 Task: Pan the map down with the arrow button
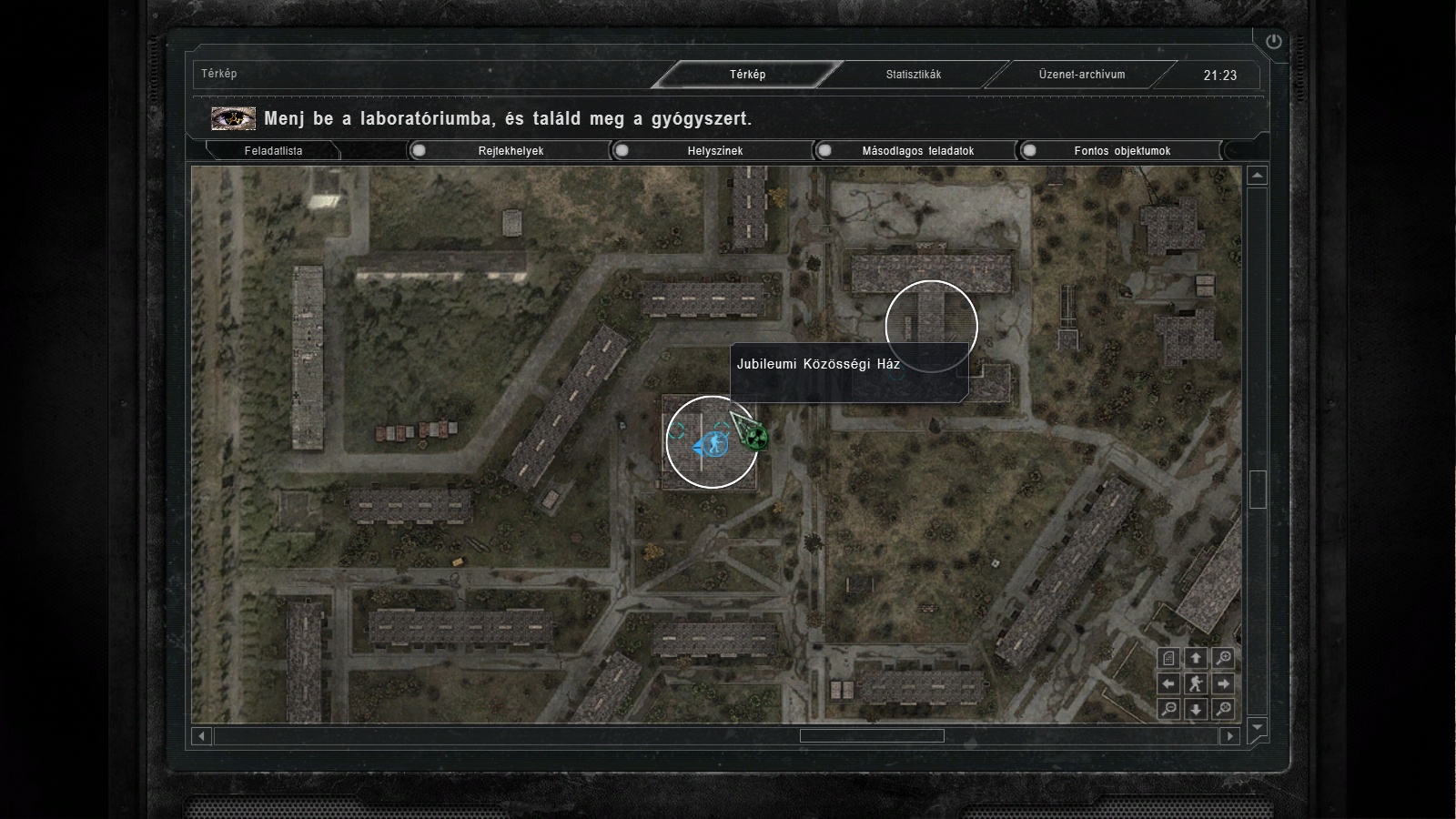(x=1197, y=709)
